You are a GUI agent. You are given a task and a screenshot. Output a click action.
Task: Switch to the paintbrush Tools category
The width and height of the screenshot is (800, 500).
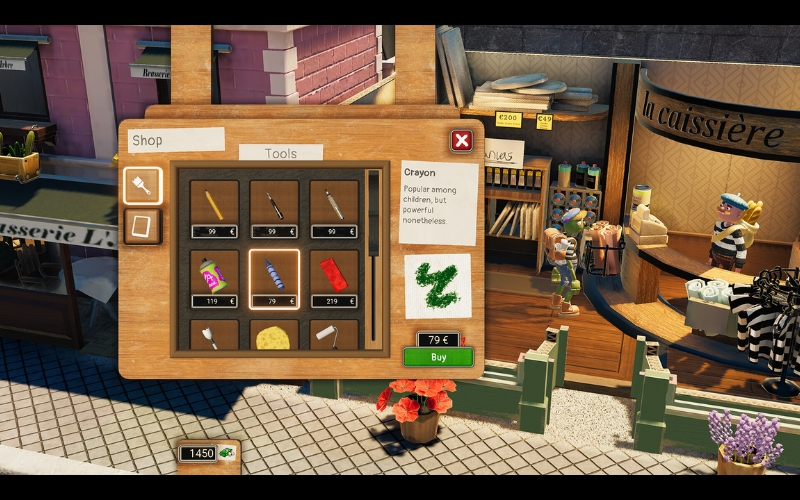142,186
